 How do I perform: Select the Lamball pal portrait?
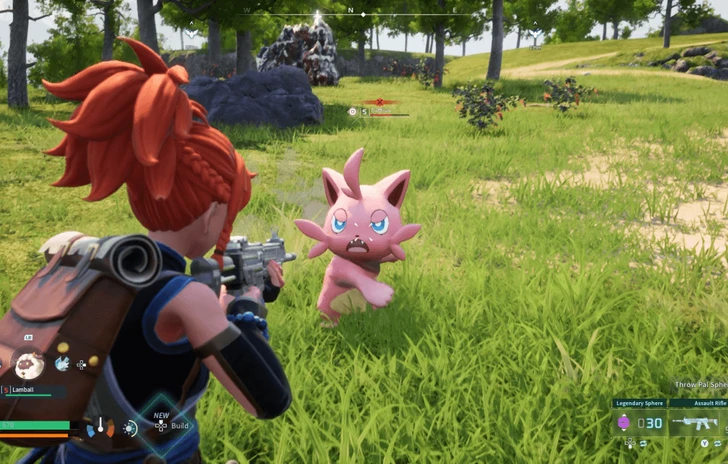(x=30, y=365)
